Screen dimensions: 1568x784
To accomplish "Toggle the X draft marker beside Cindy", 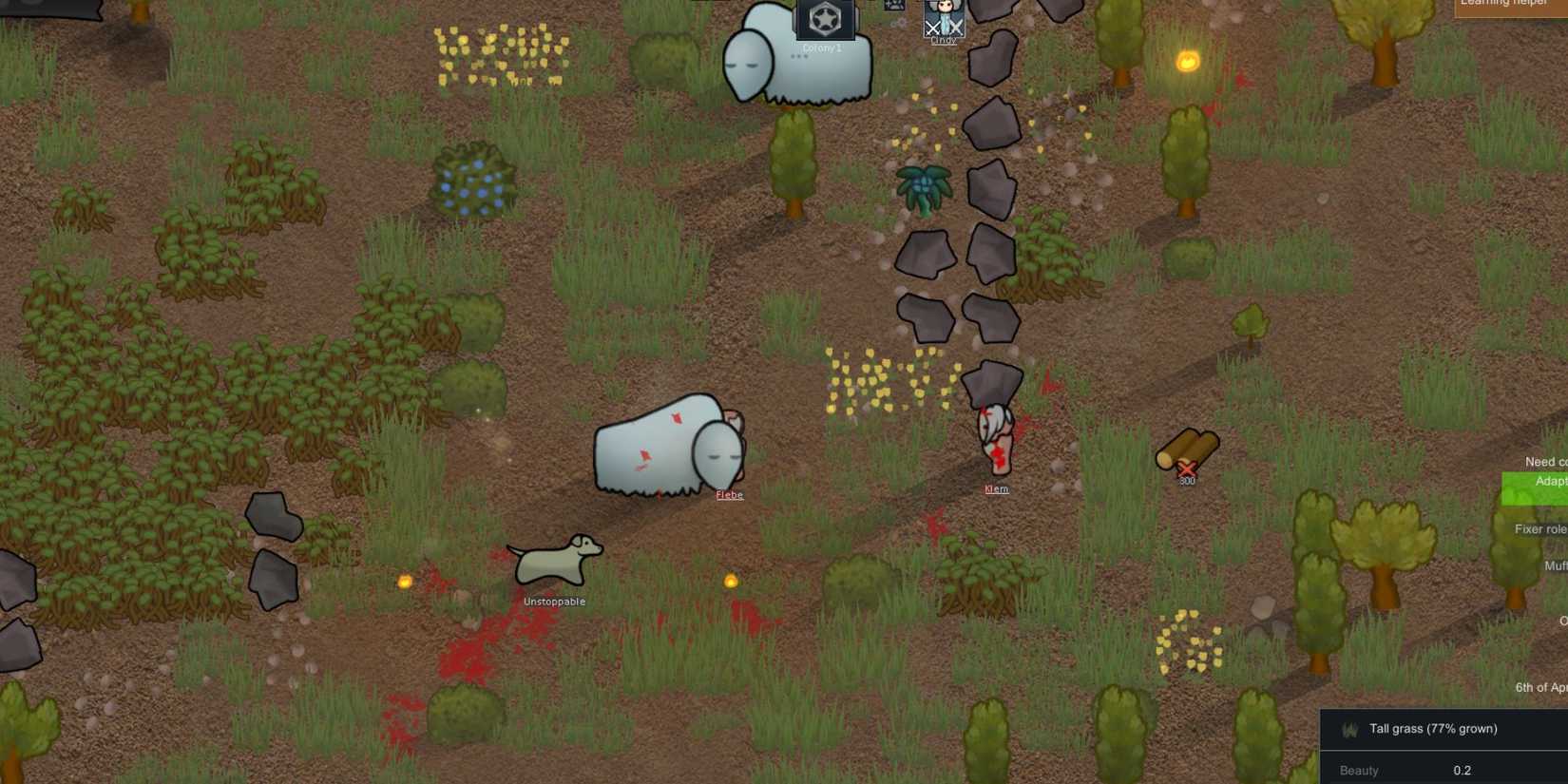I will click(931, 29).
